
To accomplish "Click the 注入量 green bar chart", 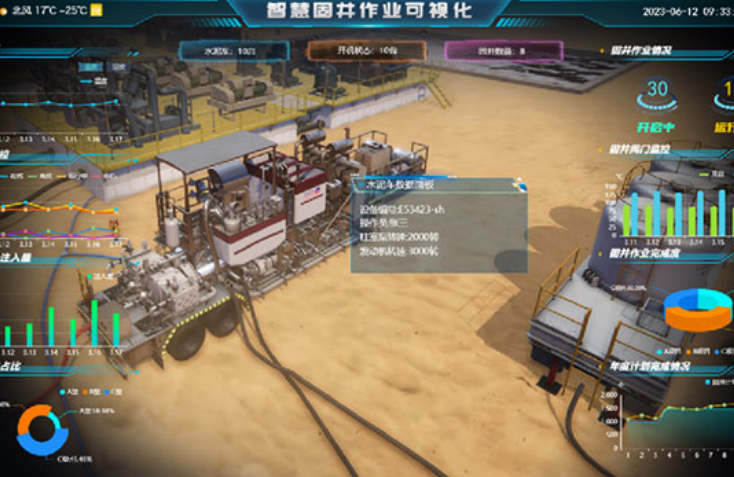I will (65, 320).
